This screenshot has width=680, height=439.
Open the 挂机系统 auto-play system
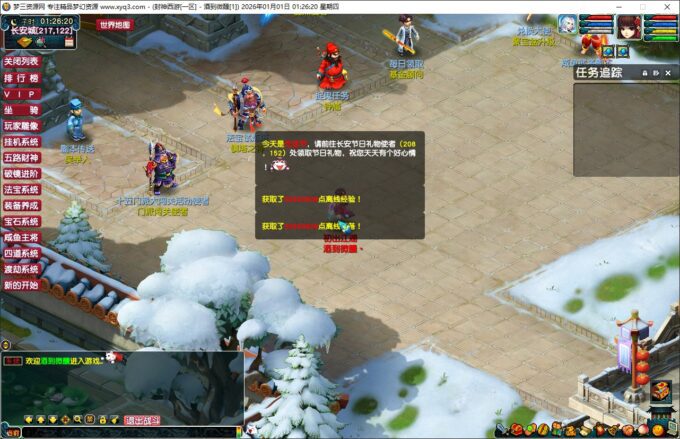[x=22, y=142]
